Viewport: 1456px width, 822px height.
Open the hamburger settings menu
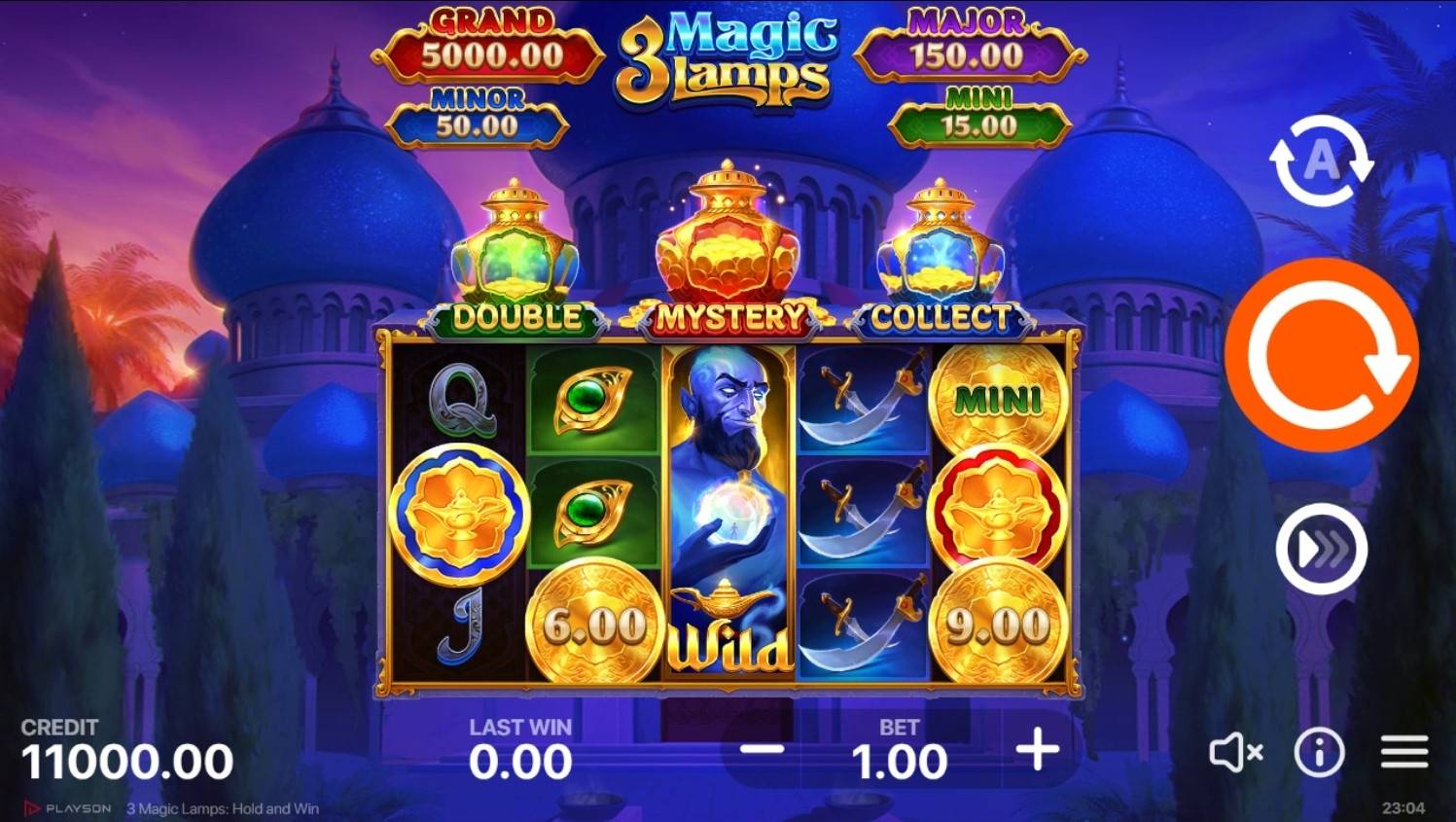(x=1404, y=750)
